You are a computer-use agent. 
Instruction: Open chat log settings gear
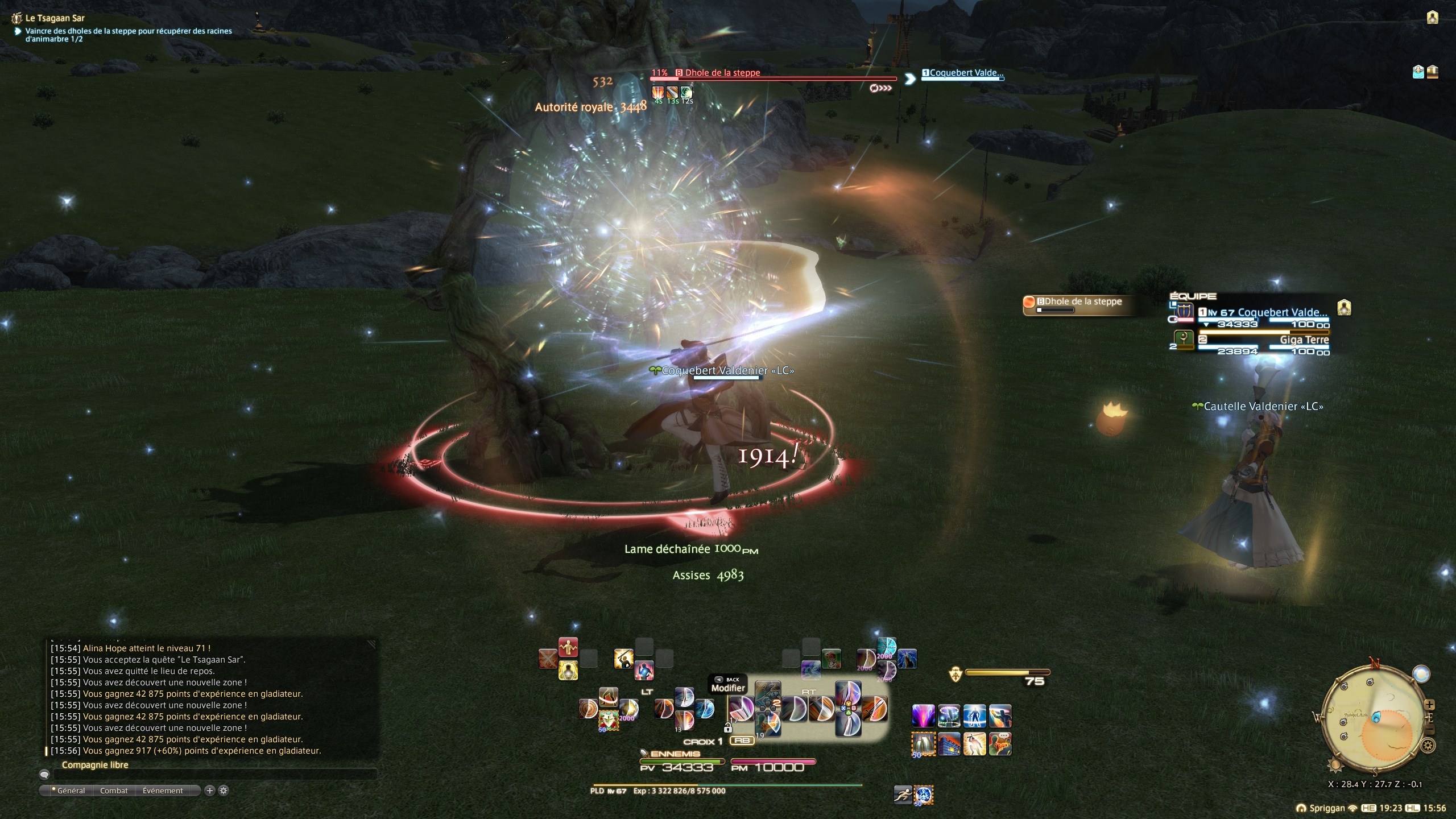pyautogui.click(x=224, y=791)
